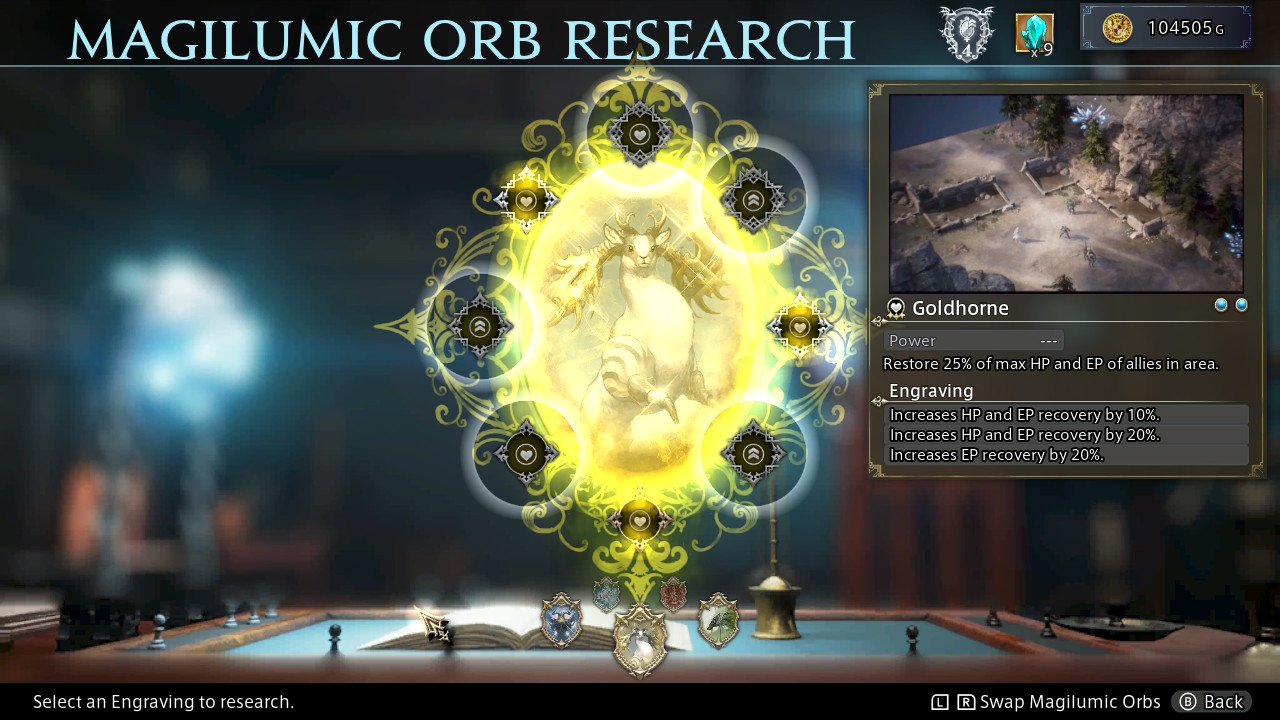Select the bottom heart engraving node

(640, 520)
